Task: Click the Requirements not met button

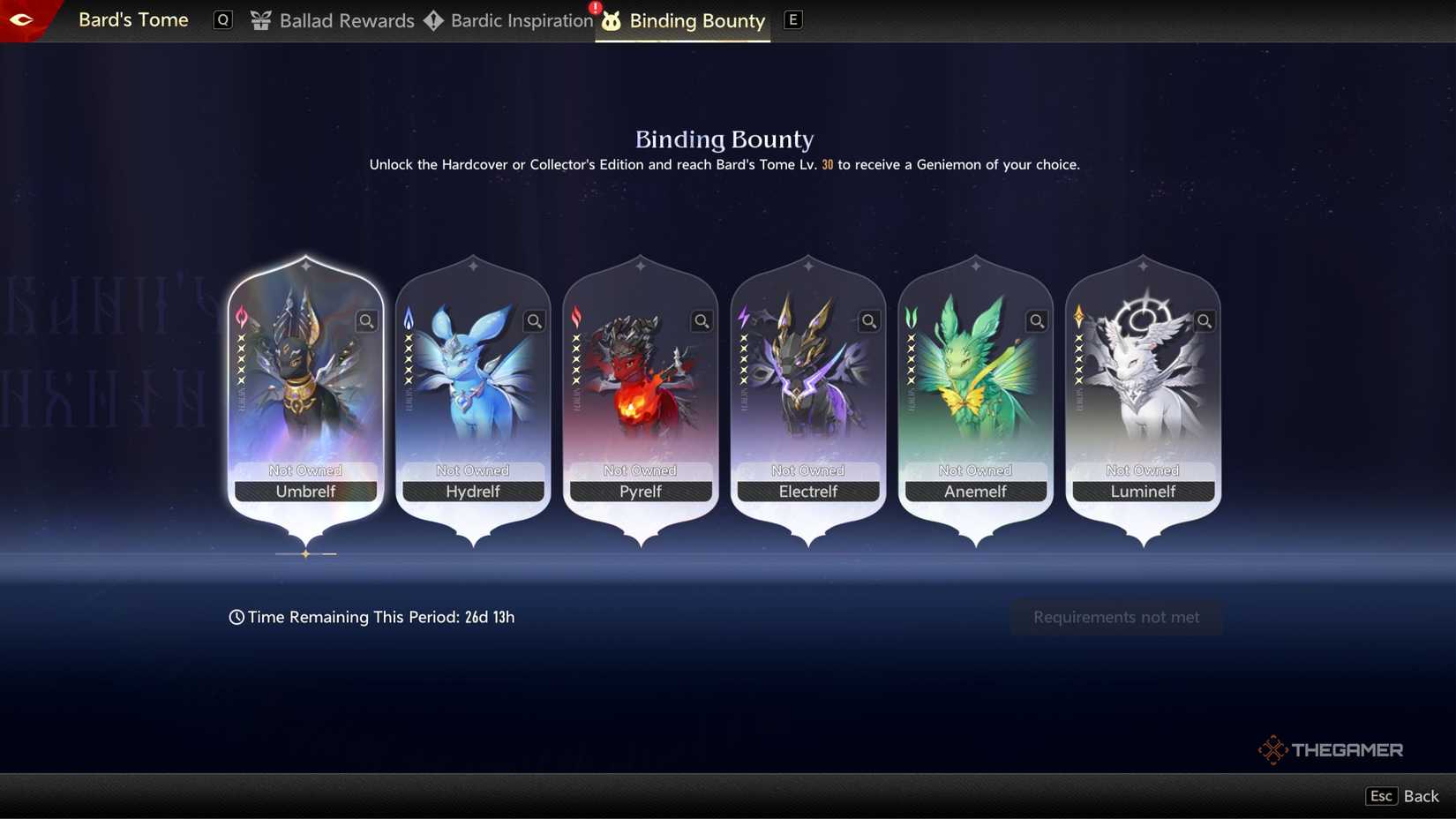Action: (x=1115, y=617)
